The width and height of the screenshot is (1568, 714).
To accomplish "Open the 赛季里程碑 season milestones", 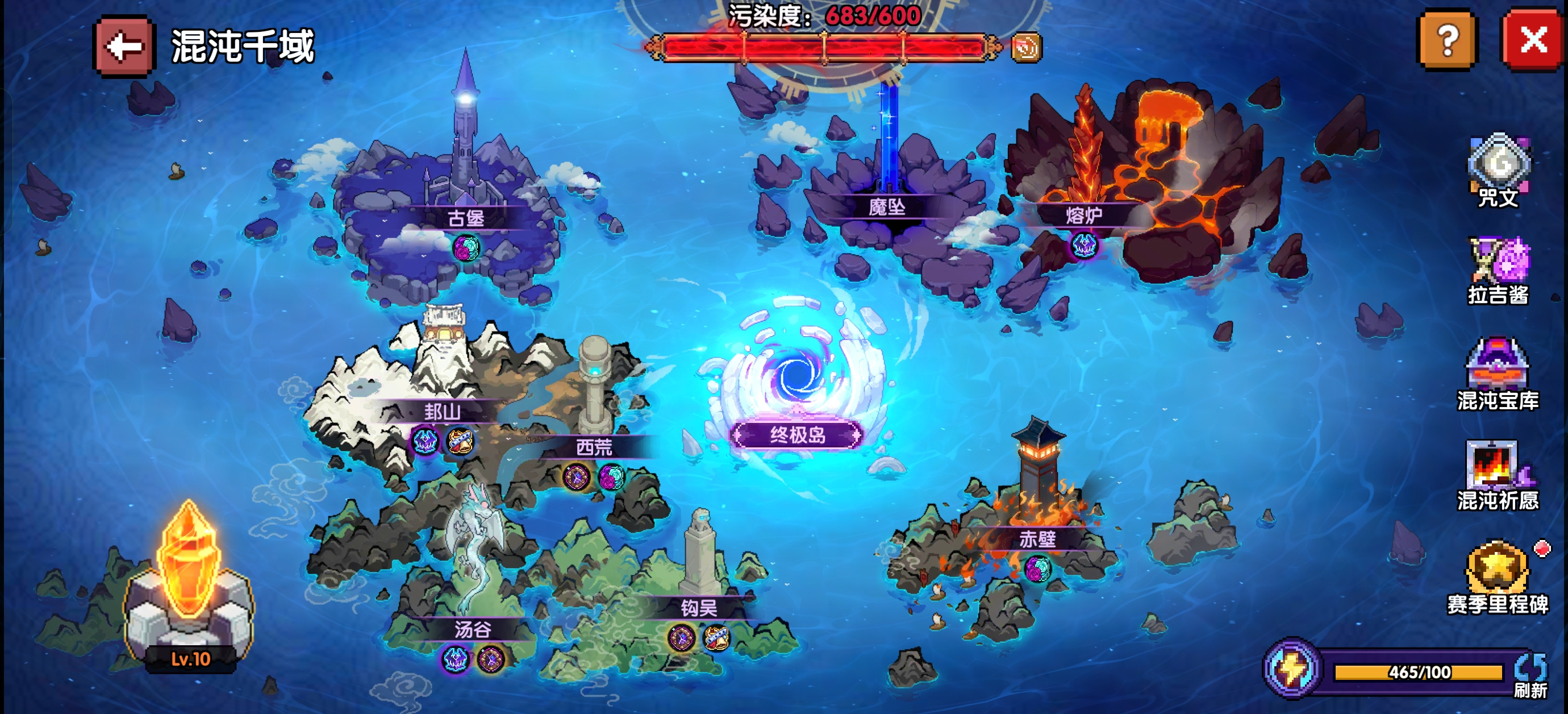I will [1498, 576].
